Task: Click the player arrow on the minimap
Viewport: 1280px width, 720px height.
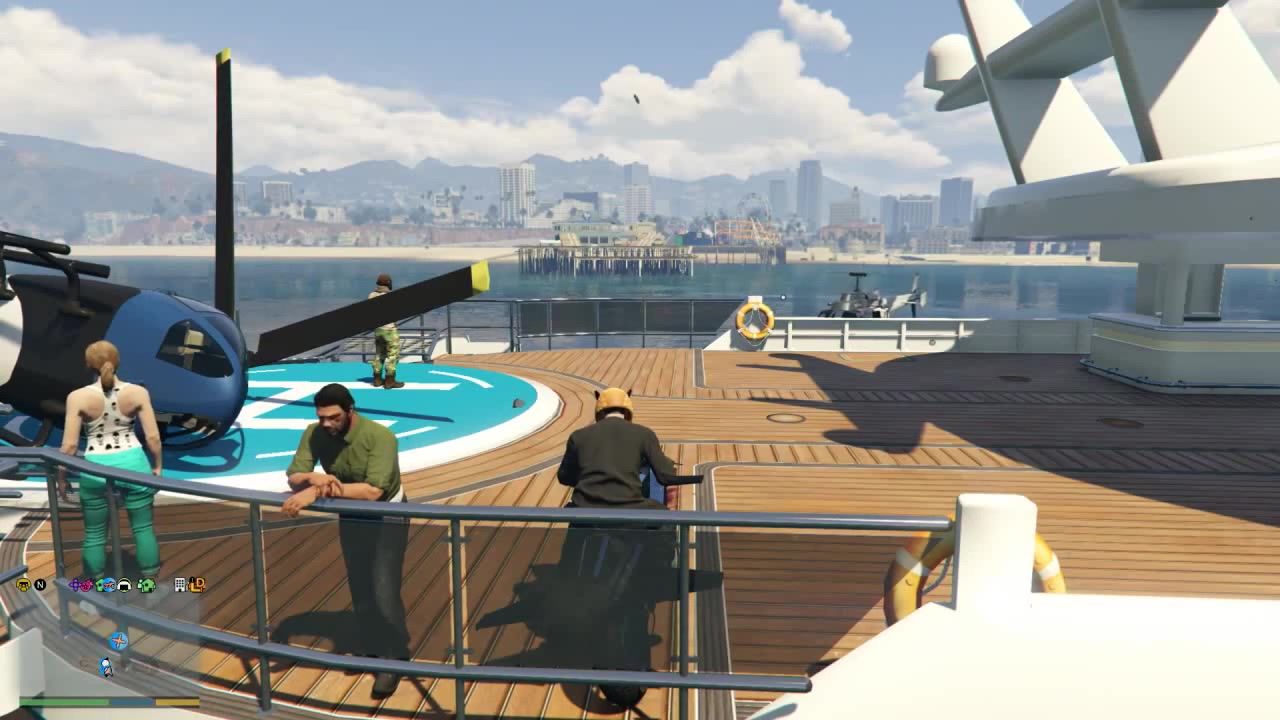Action: pos(105,666)
